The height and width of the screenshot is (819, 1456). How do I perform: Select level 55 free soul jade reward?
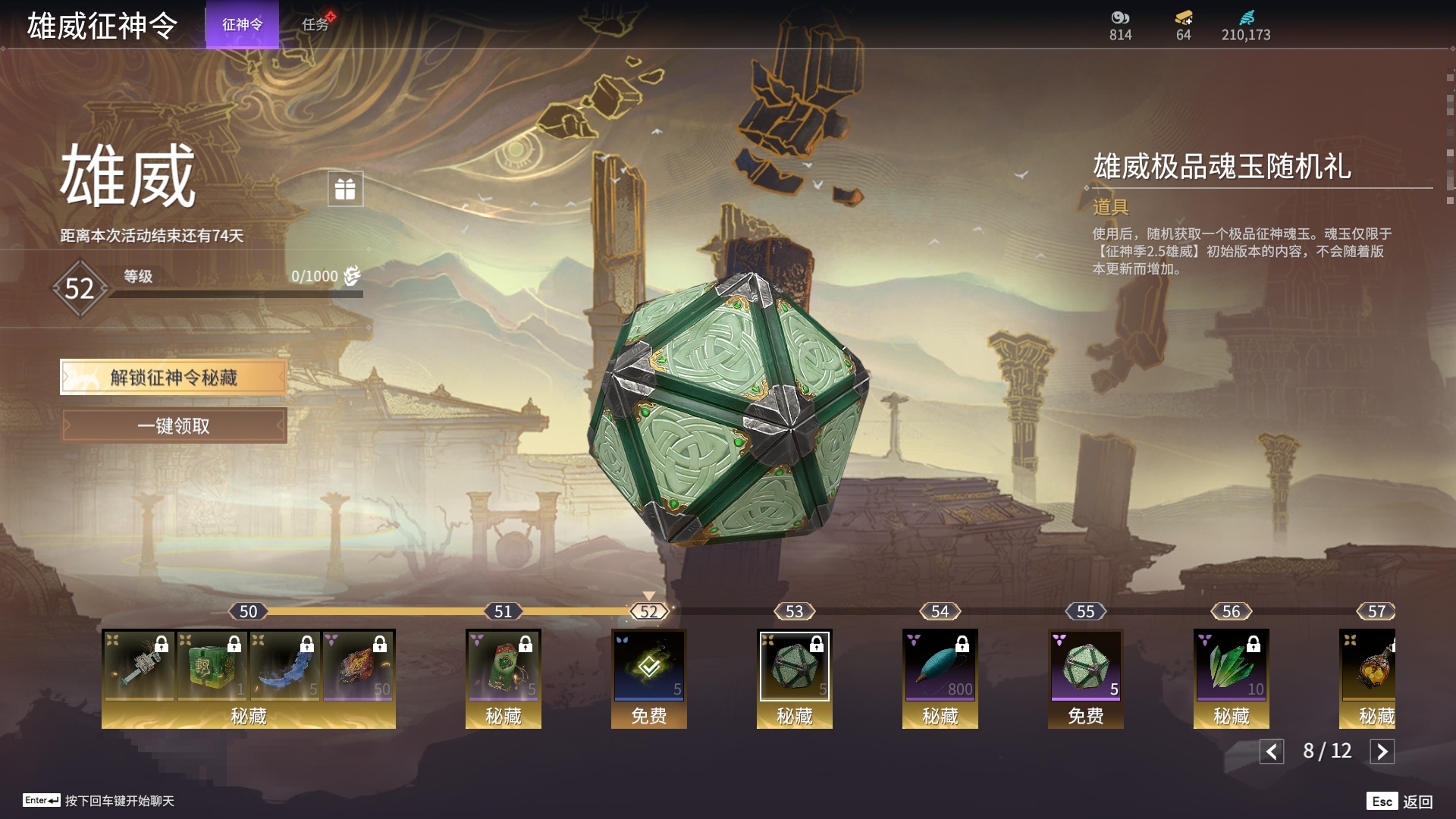pyautogui.click(x=1085, y=667)
